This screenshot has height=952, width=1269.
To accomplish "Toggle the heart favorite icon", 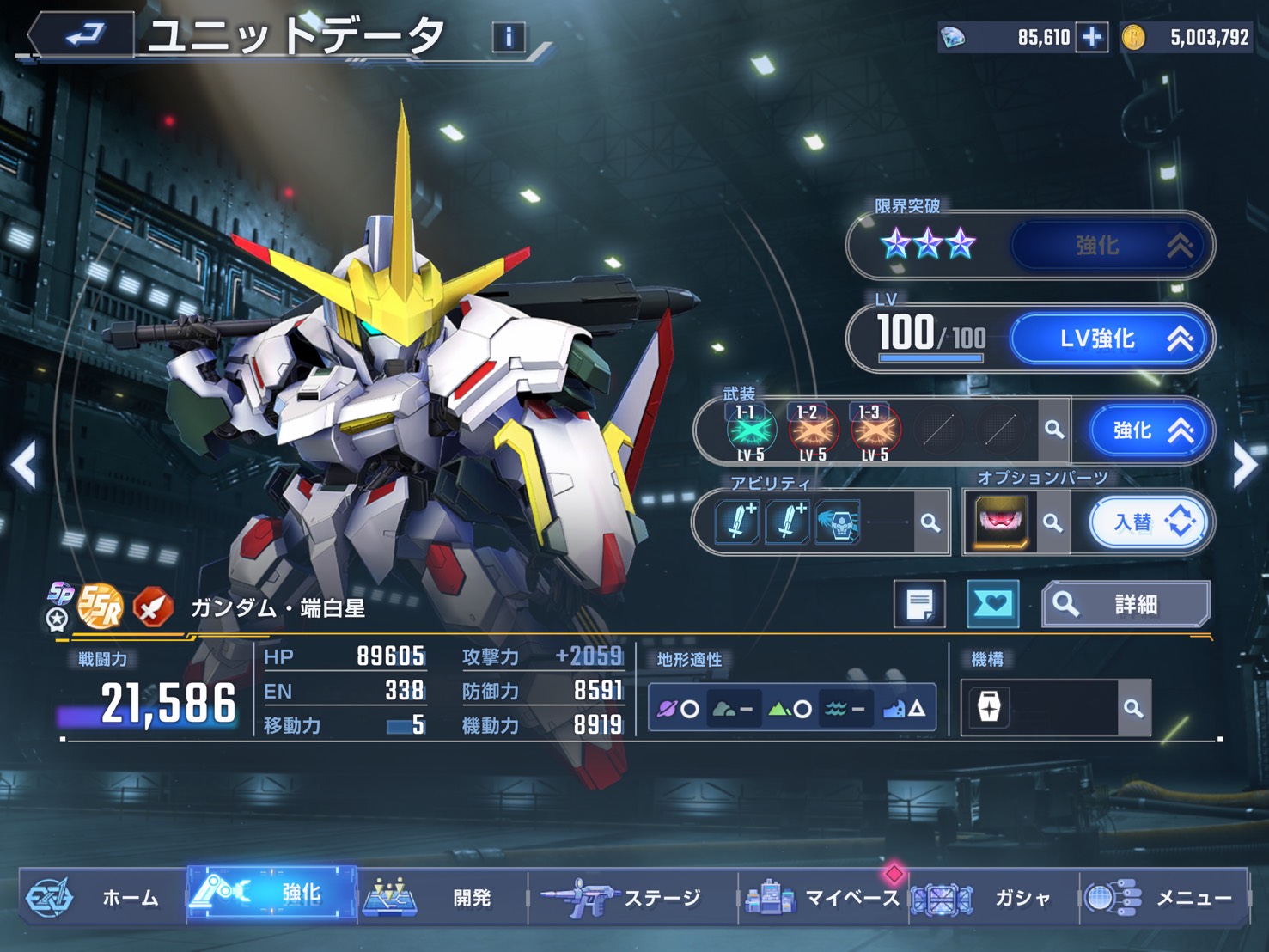I will (x=993, y=604).
